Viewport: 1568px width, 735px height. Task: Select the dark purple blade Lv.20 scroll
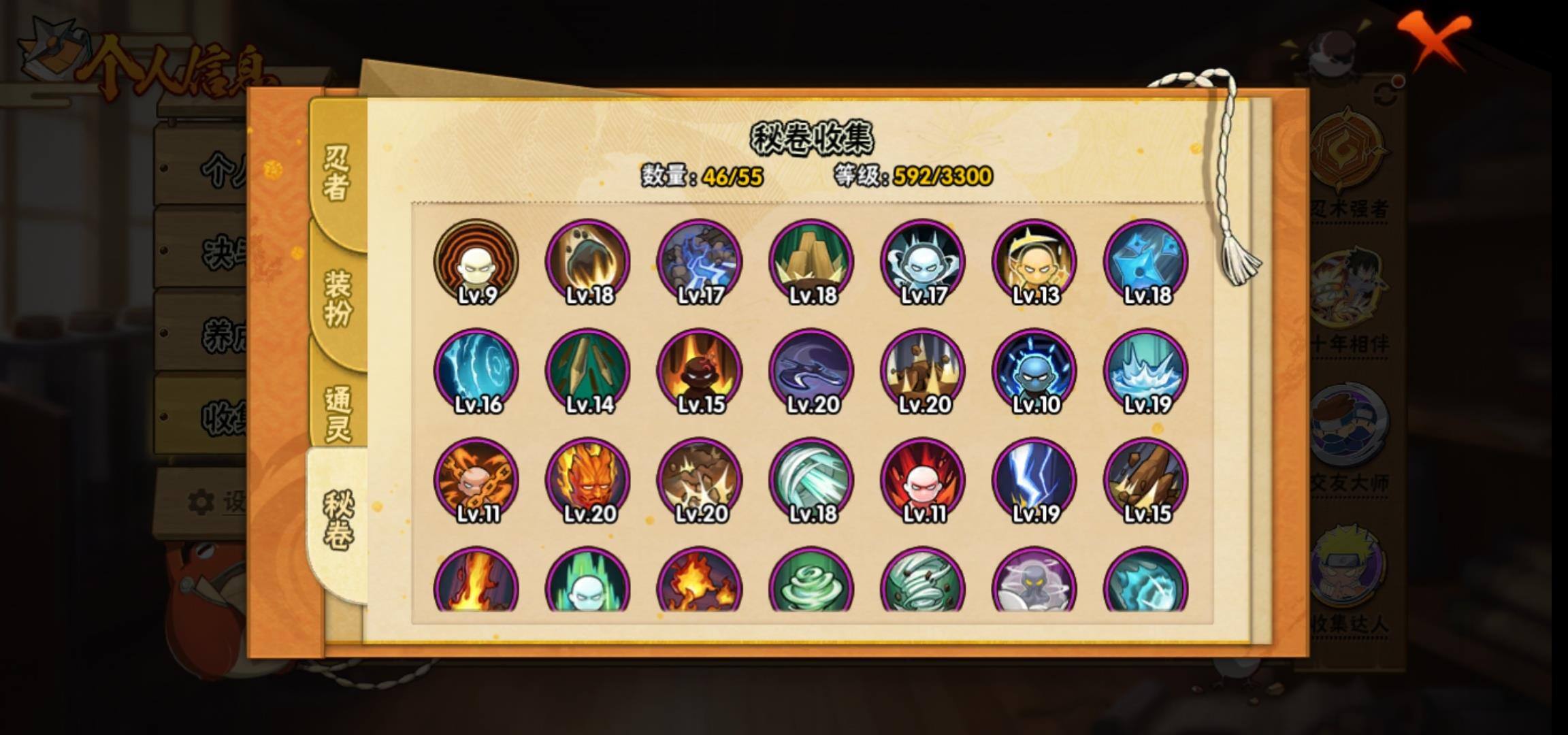[x=811, y=371]
